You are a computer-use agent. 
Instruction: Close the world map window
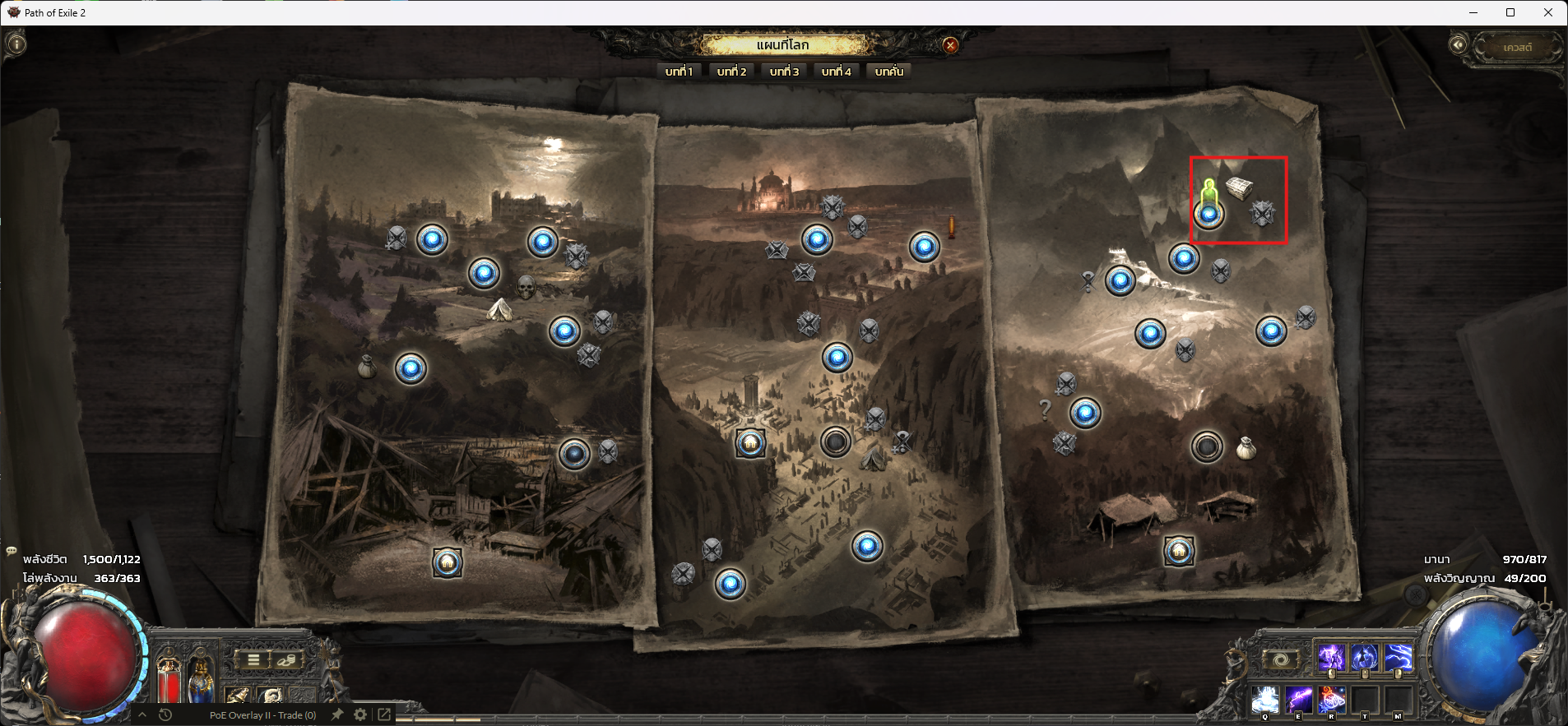[x=950, y=45]
